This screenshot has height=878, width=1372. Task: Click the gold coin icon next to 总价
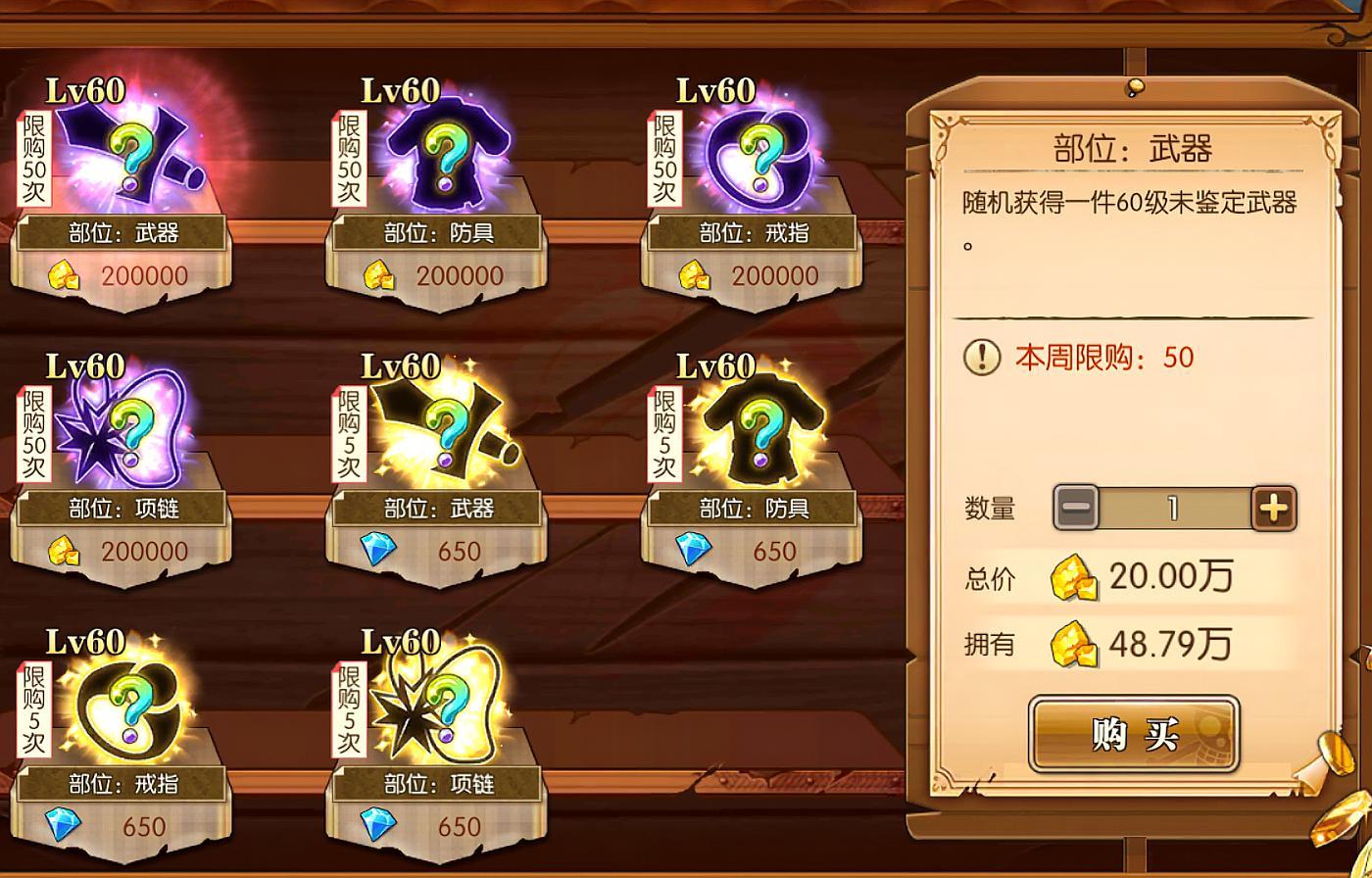(x=1072, y=576)
